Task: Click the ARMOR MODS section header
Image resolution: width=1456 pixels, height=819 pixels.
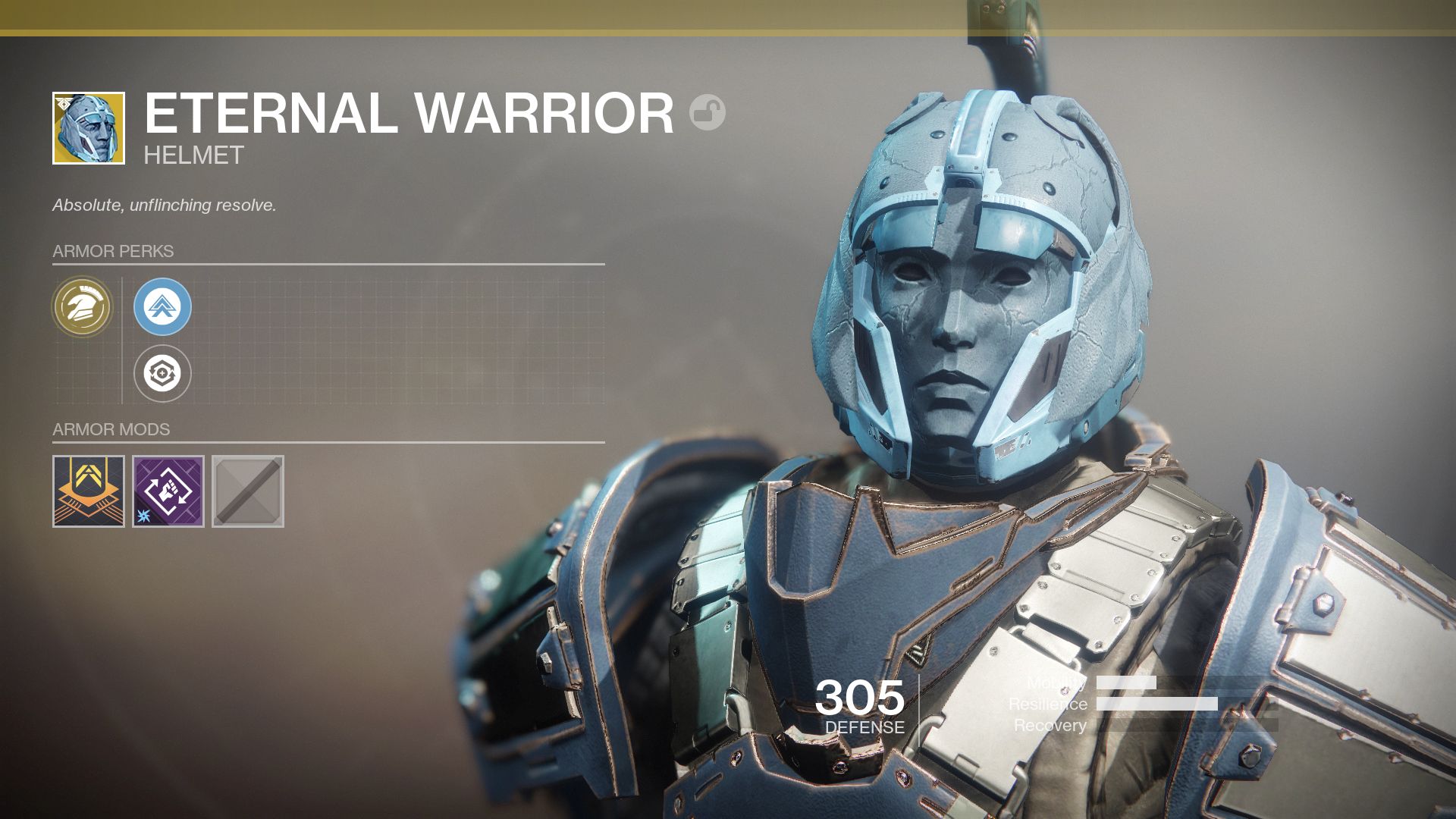Action: [x=111, y=428]
